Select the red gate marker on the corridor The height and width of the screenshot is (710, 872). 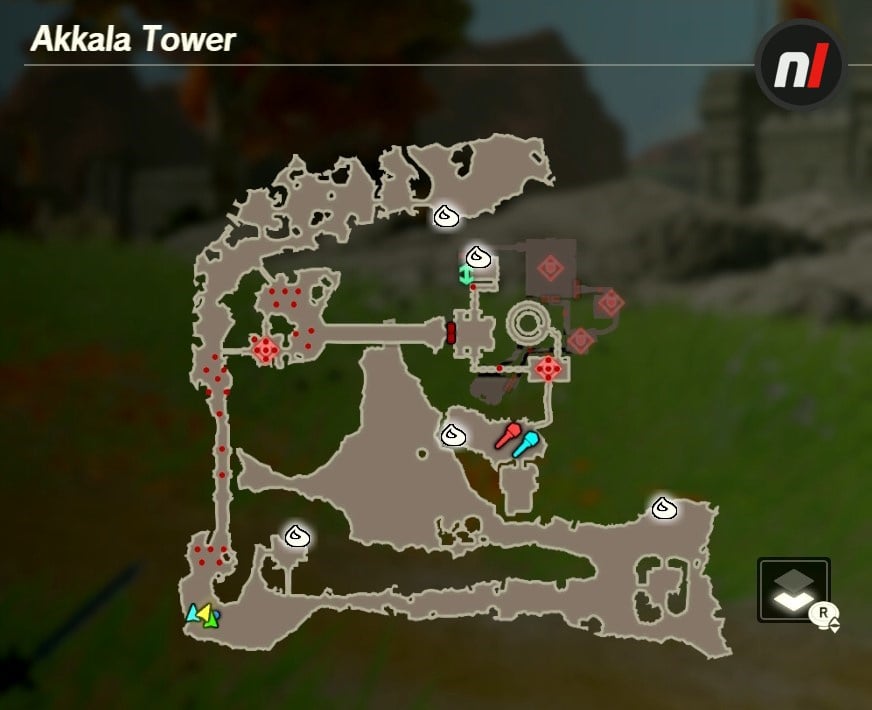[451, 332]
